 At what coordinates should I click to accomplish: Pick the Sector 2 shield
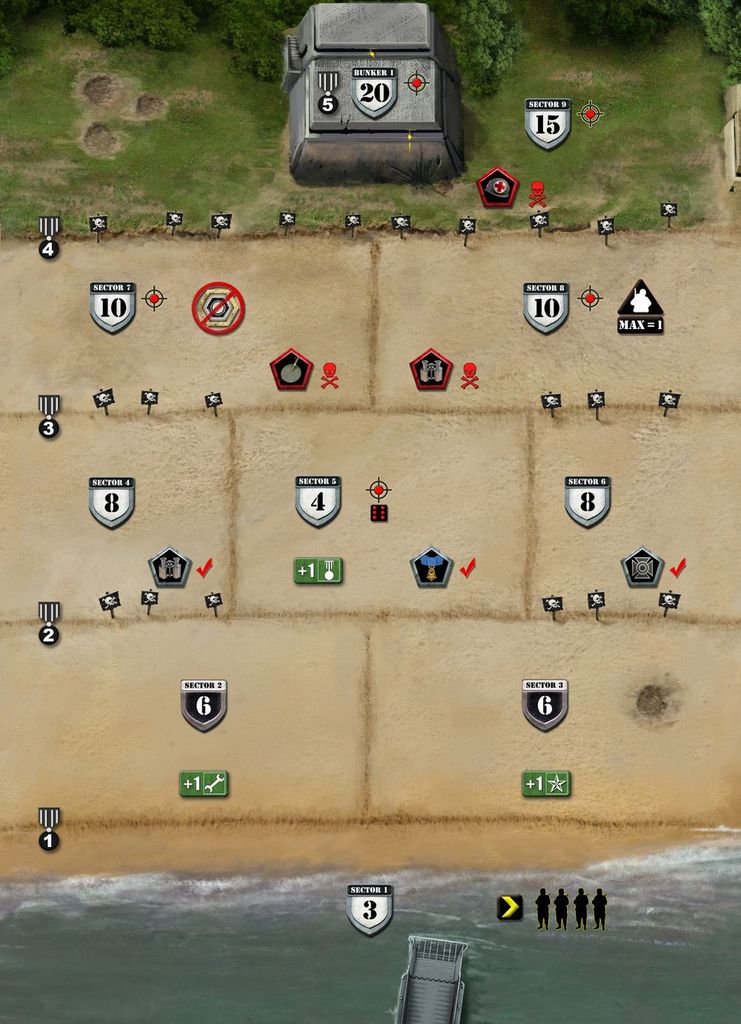click(x=203, y=705)
